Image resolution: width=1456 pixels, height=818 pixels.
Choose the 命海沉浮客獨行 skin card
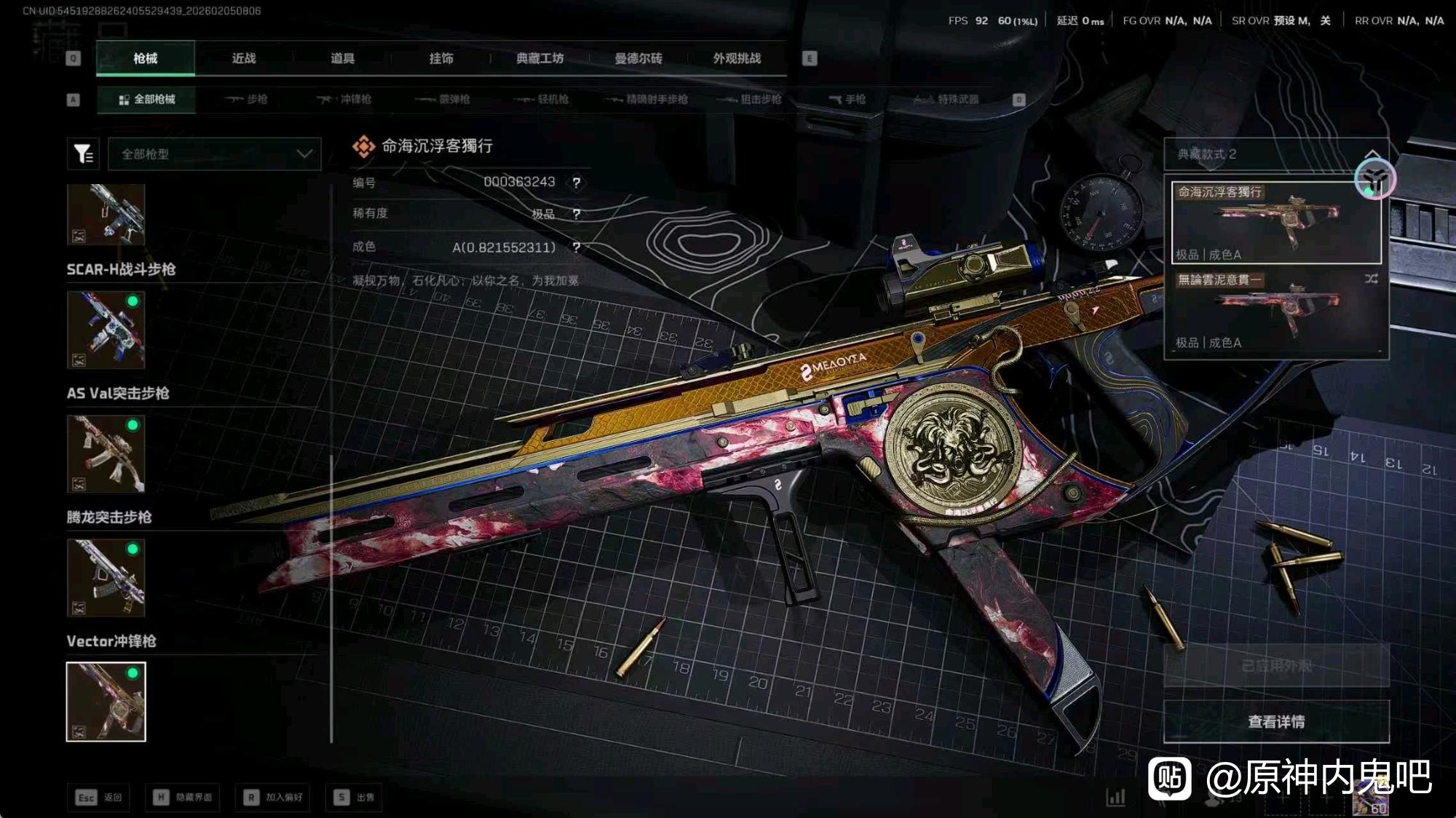(1275, 222)
